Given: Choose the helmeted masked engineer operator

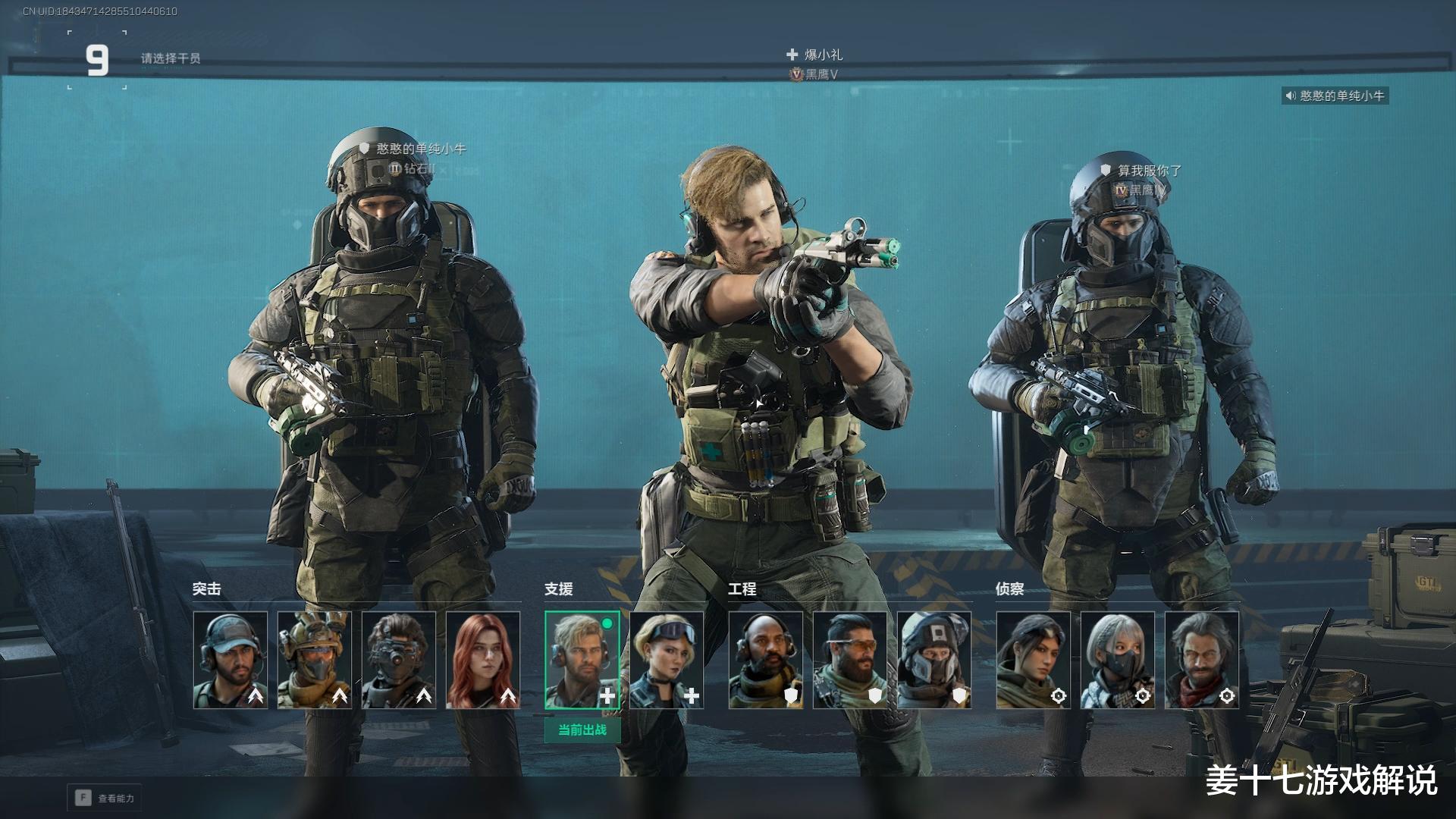Looking at the screenshot, I should (934, 660).
